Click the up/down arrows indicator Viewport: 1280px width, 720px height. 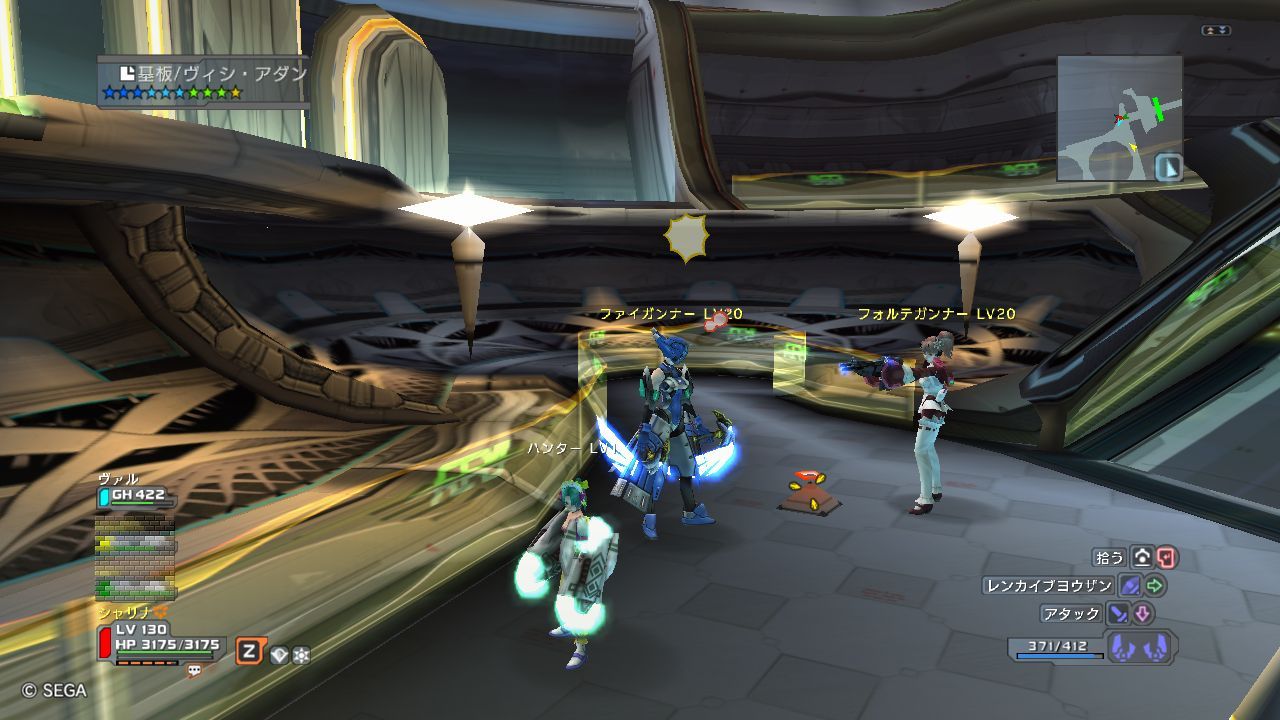(x=1216, y=31)
